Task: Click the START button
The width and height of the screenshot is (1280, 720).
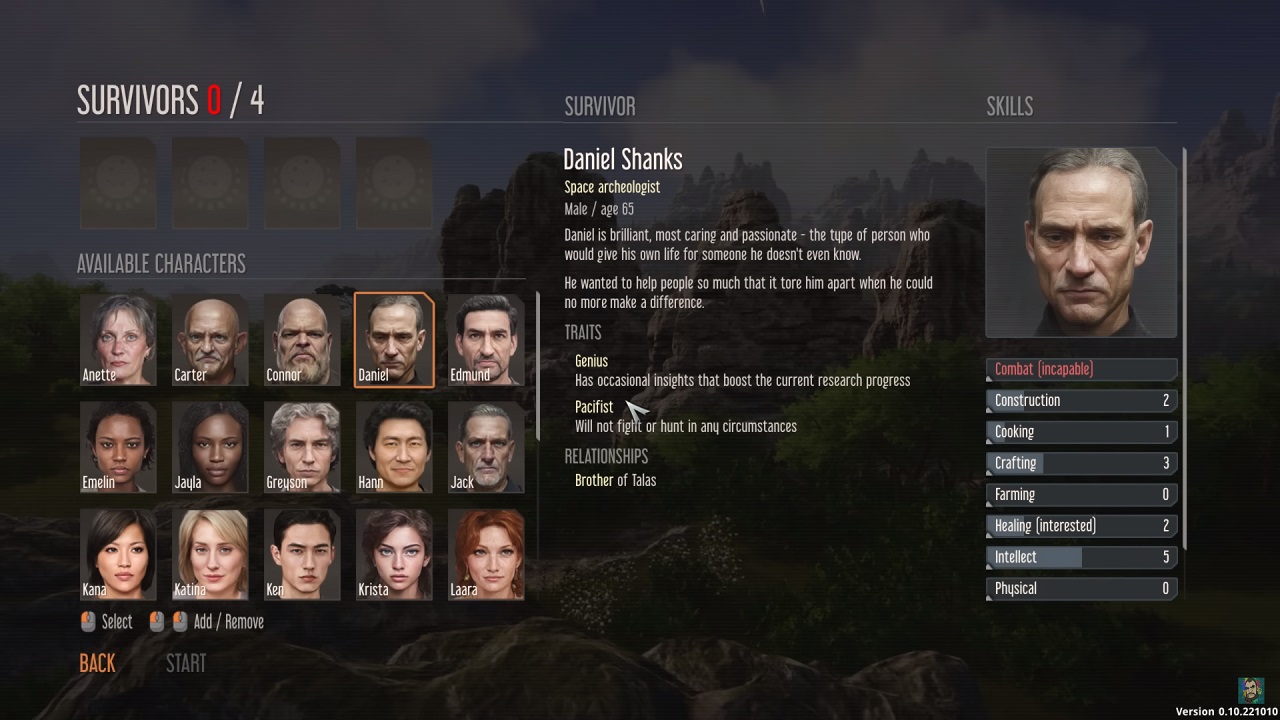Action: tap(186, 663)
